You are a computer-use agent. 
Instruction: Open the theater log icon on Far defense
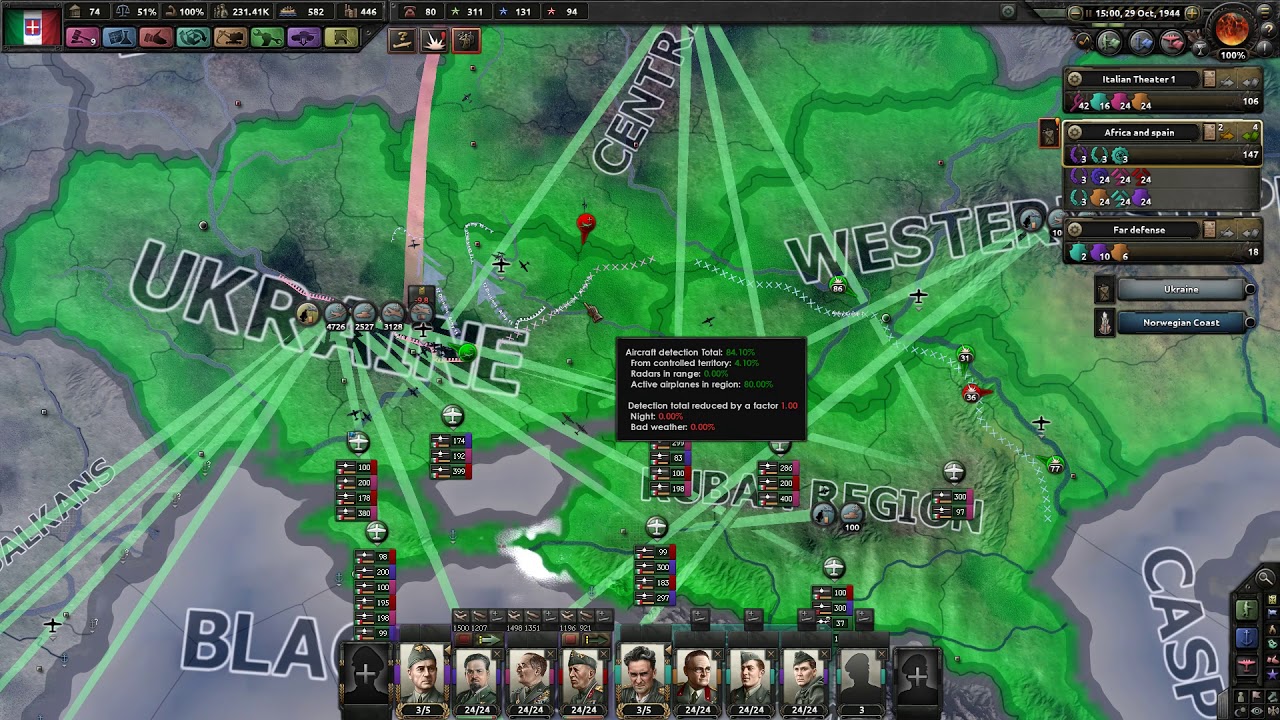point(1209,229)
